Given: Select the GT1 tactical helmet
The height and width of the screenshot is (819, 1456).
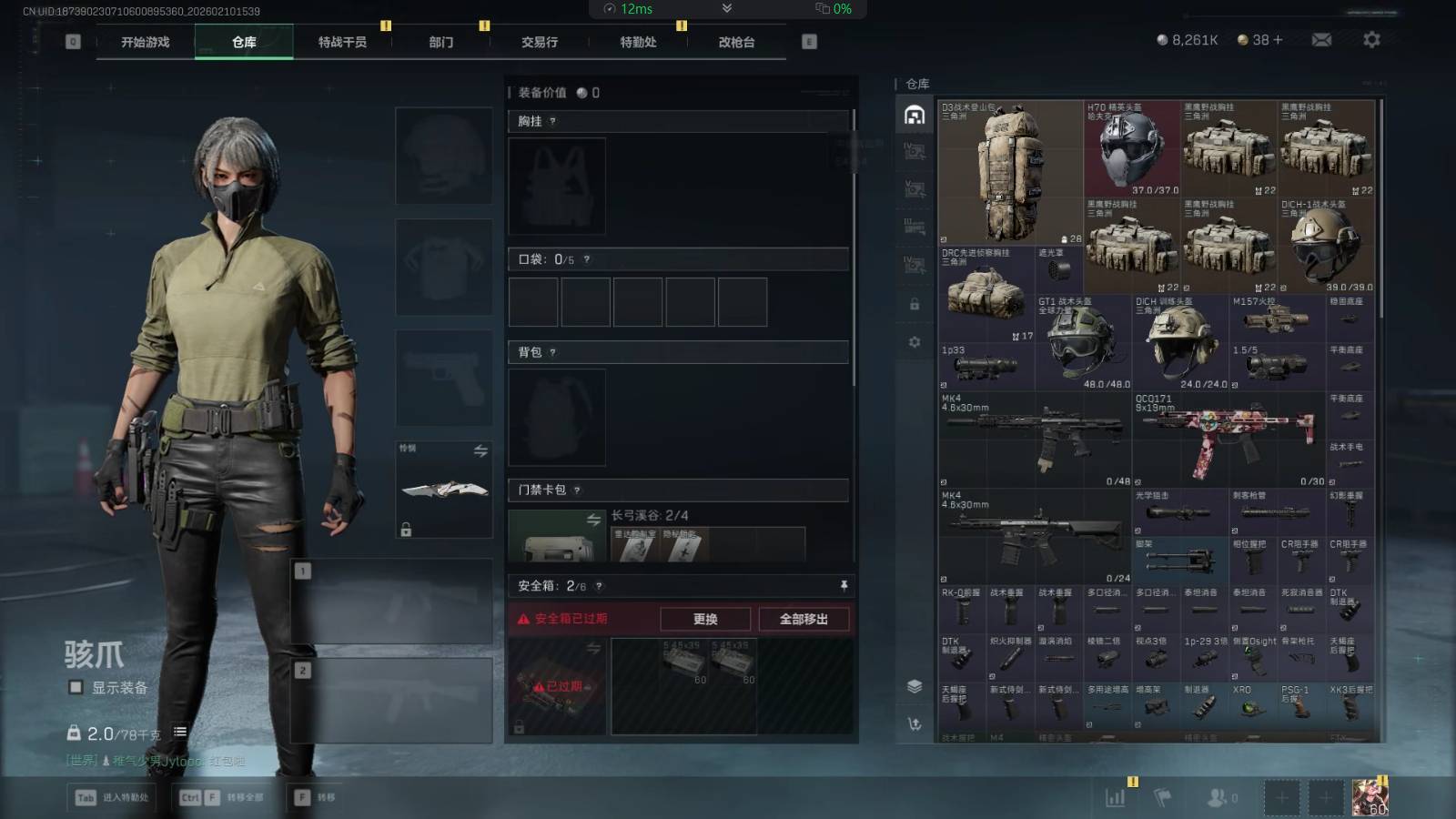Looking at the screenshot, I should 1083,343.
